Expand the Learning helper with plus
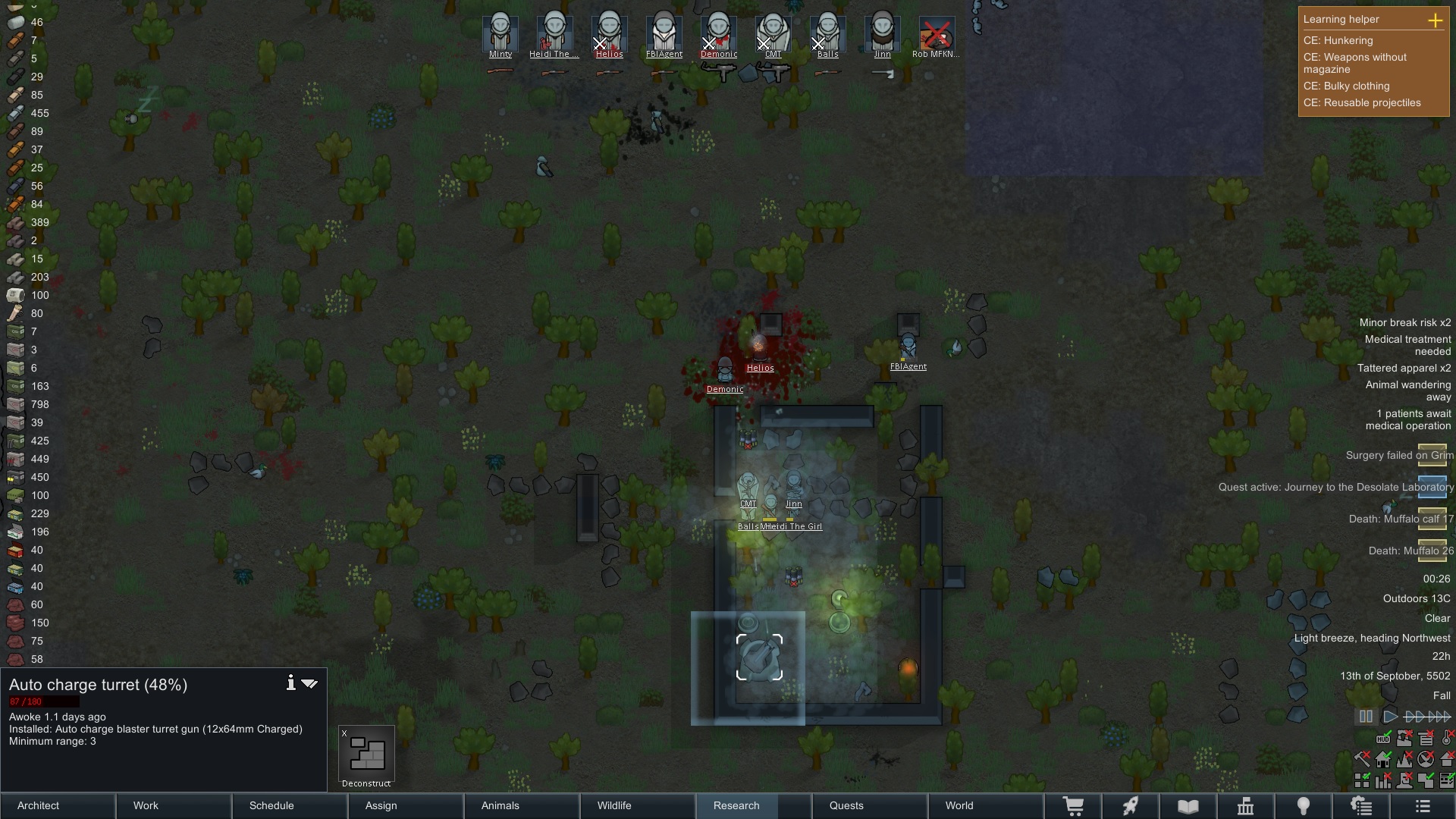The width and height of the screenshot is (1456, 819). [x=1435, y=20]
